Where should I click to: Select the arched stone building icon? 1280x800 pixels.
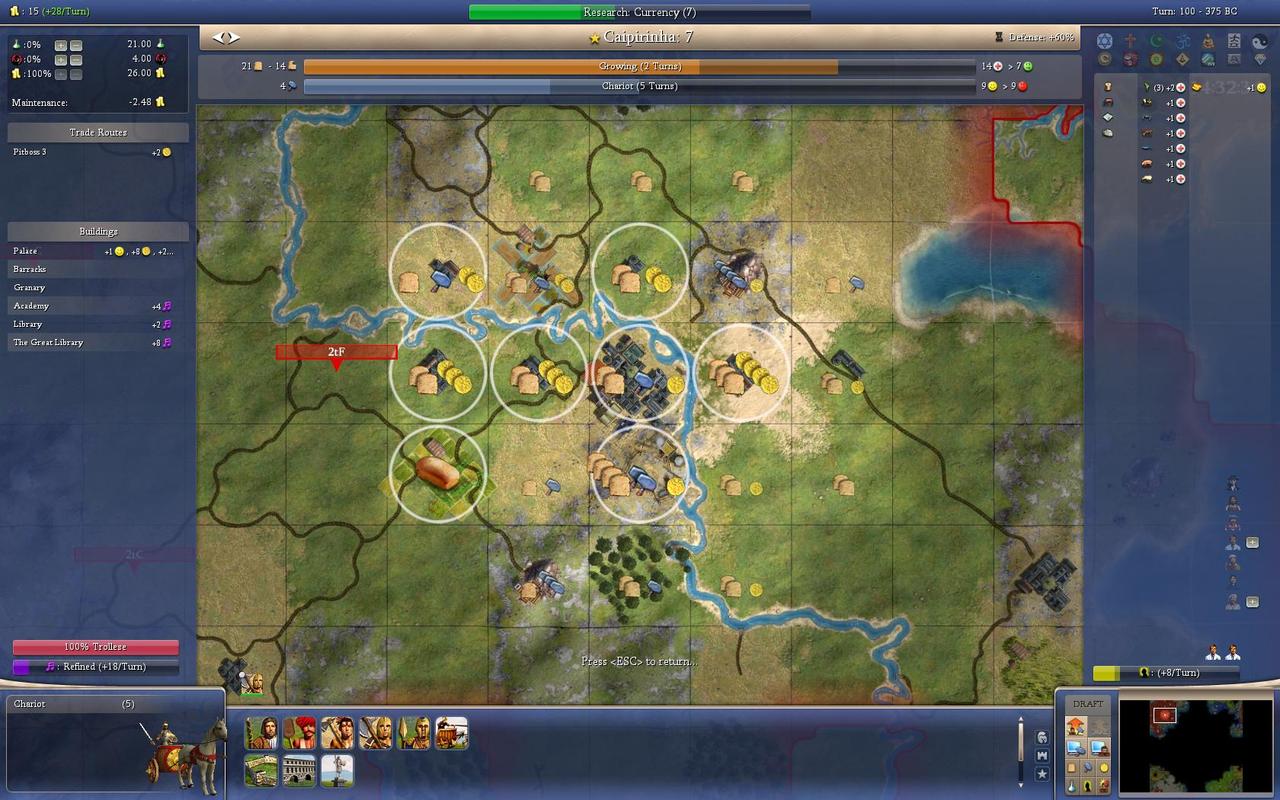click(299, 770)
